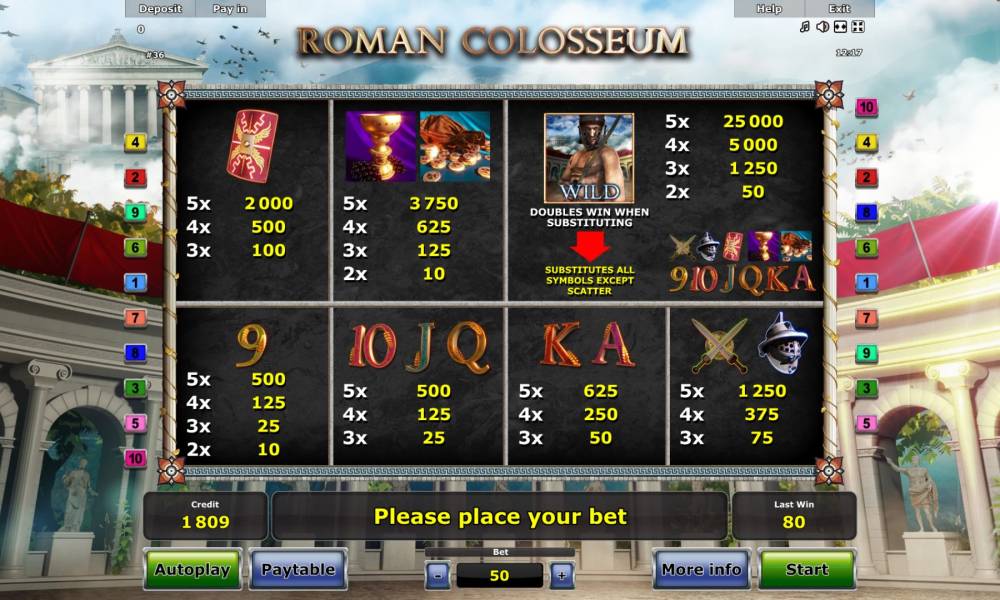Switch to widescreen with the horizontal arrows icon
1000x600 pixels.
pyautogui.click(x=840, y=27)
